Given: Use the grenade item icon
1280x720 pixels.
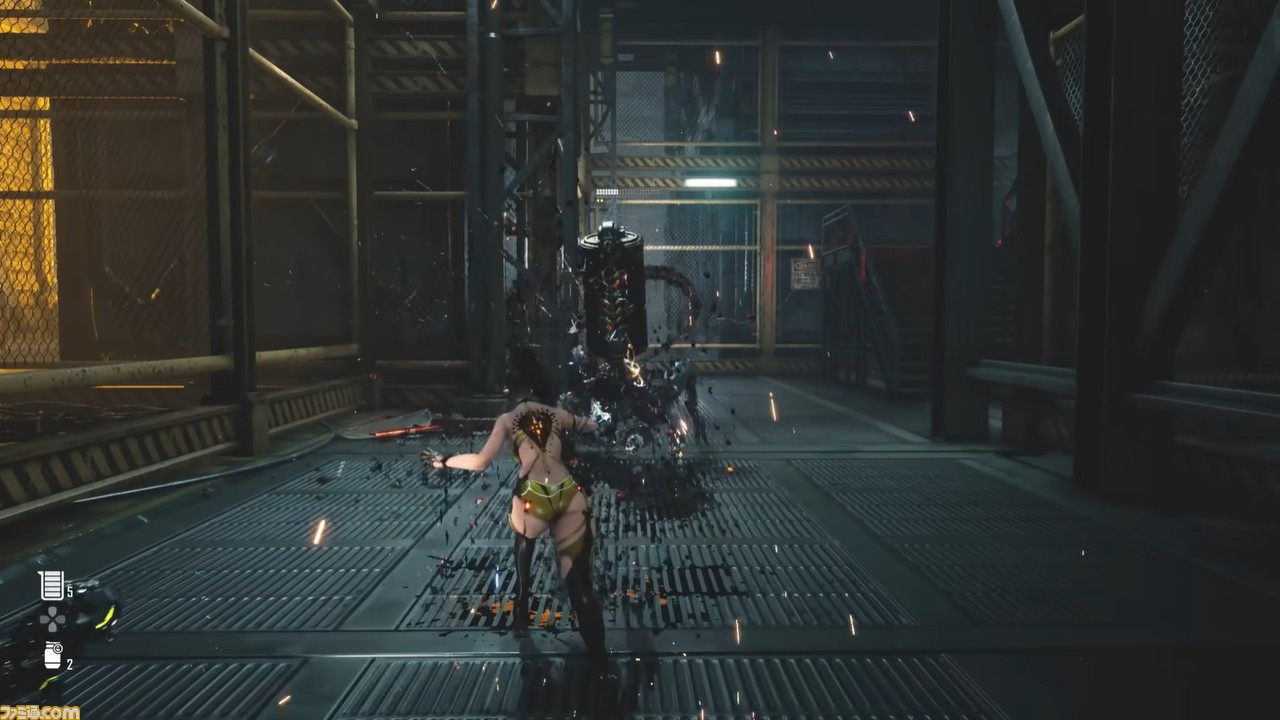Looking at the screenshot, I should [53, 656].
